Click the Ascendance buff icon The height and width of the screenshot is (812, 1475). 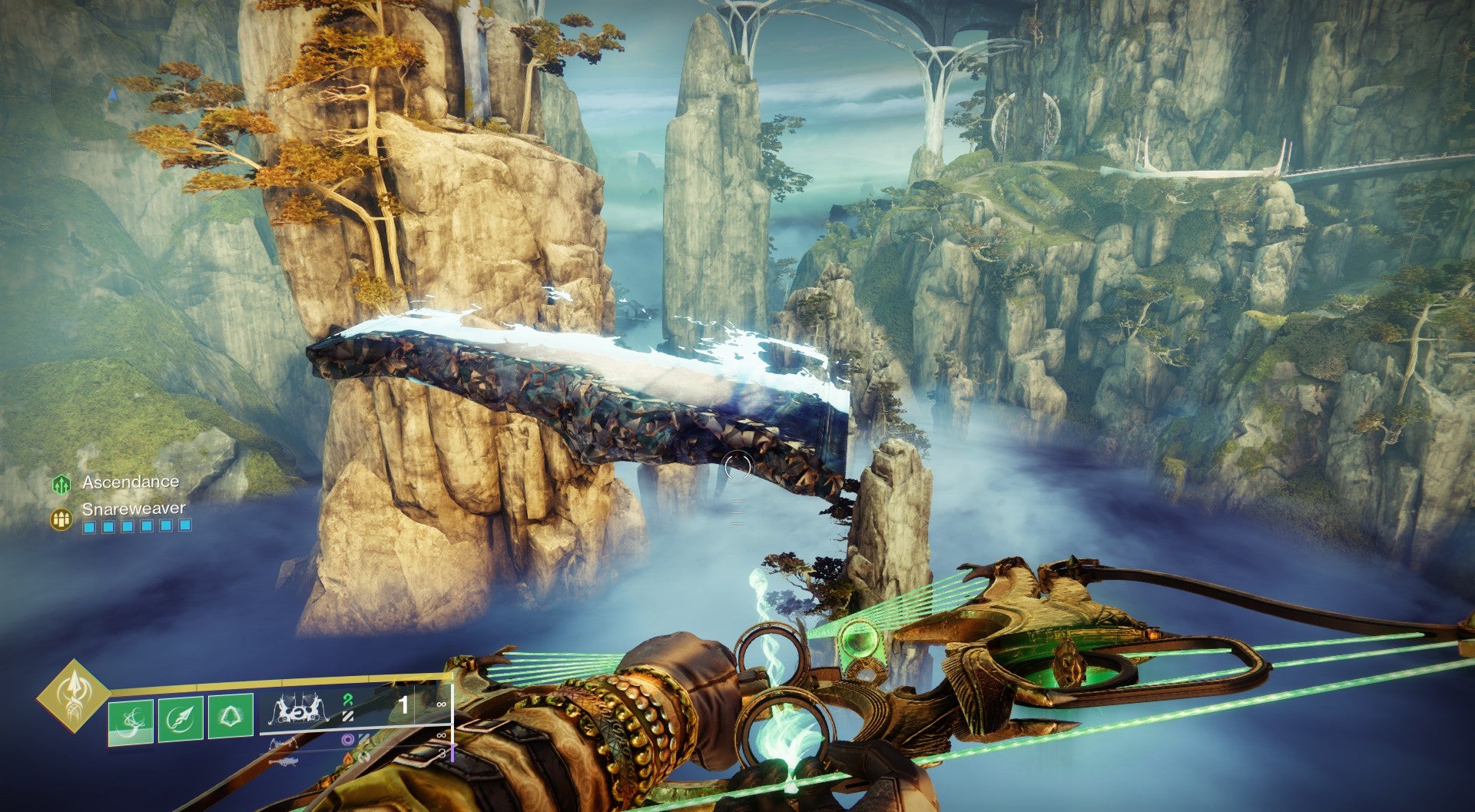pyautogui.click(x=61, y=484)
